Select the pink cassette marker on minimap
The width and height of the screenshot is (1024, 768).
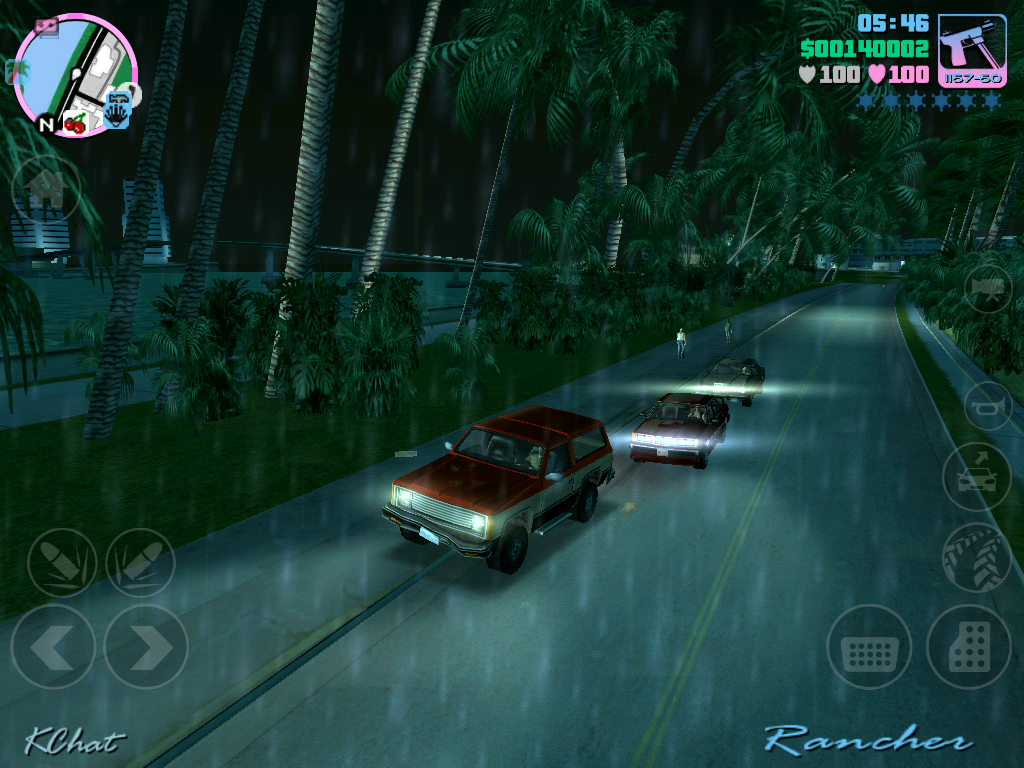pyautogui.click(x=47, y=28)
